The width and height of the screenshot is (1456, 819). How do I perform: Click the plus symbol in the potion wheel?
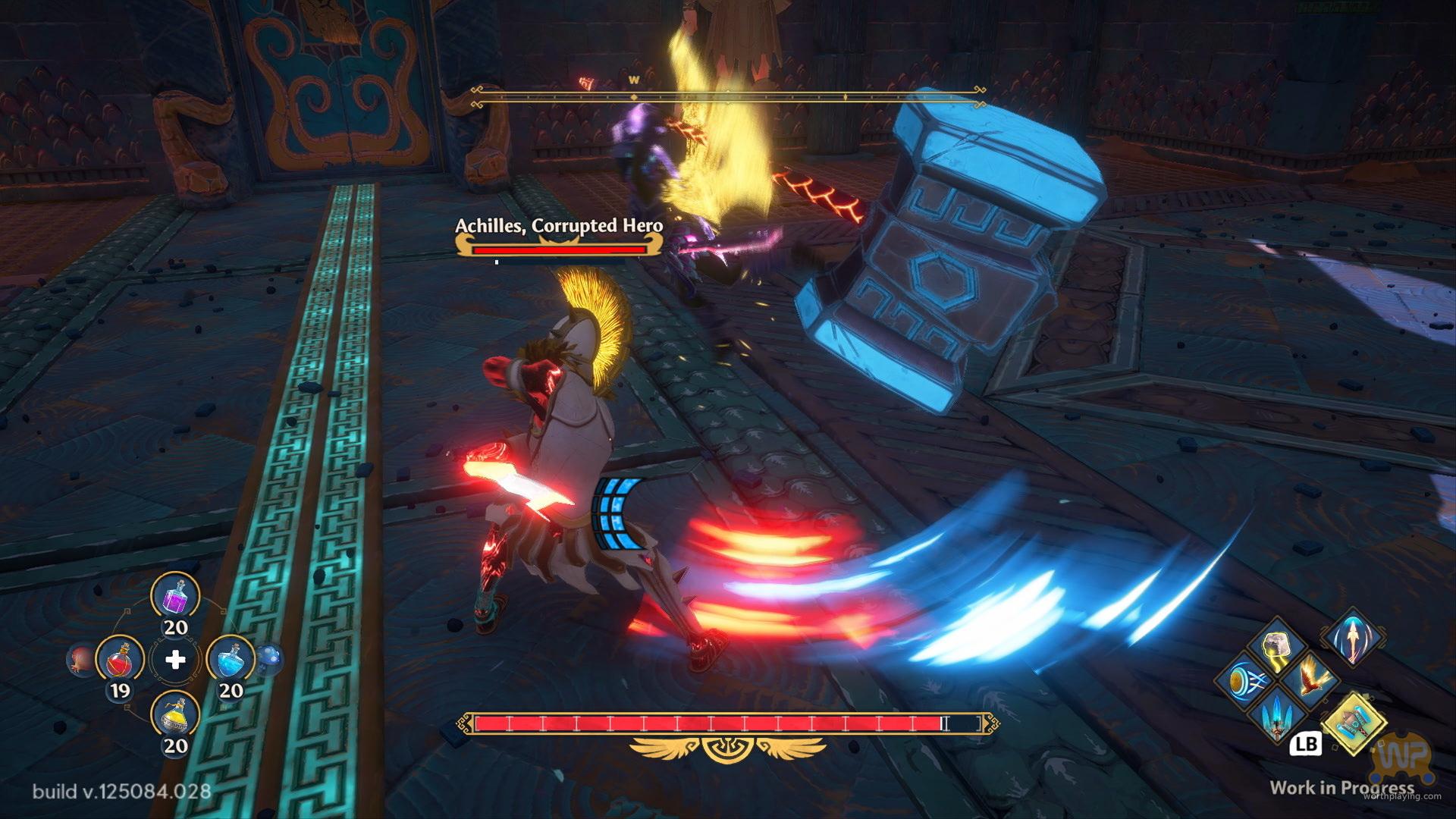click(x=175, y=660)
